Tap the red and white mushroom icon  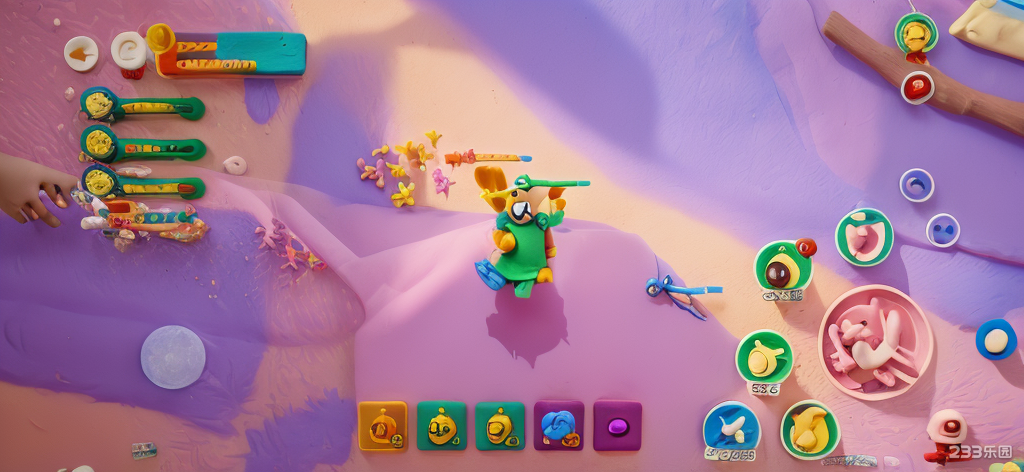(x=945, y=431)
